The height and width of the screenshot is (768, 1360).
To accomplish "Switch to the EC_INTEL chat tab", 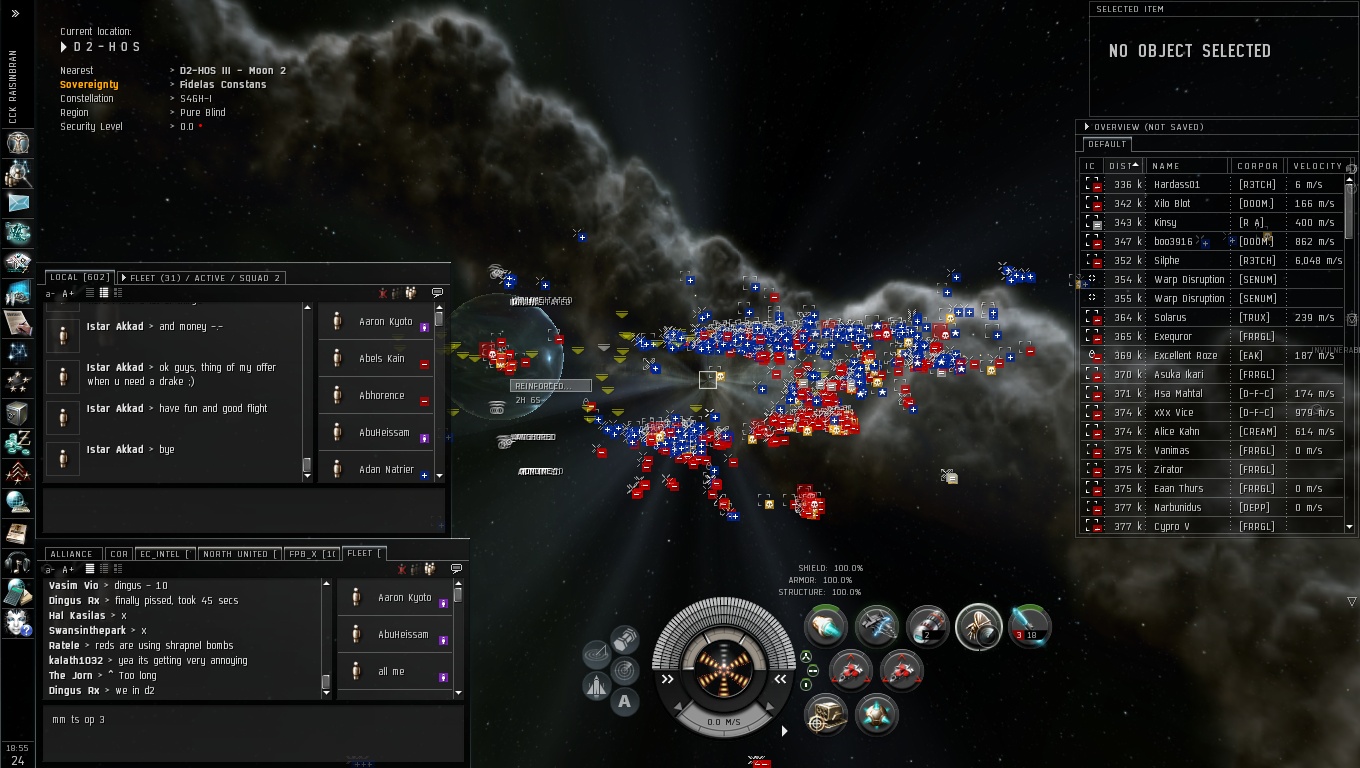I will click(164, 553).
